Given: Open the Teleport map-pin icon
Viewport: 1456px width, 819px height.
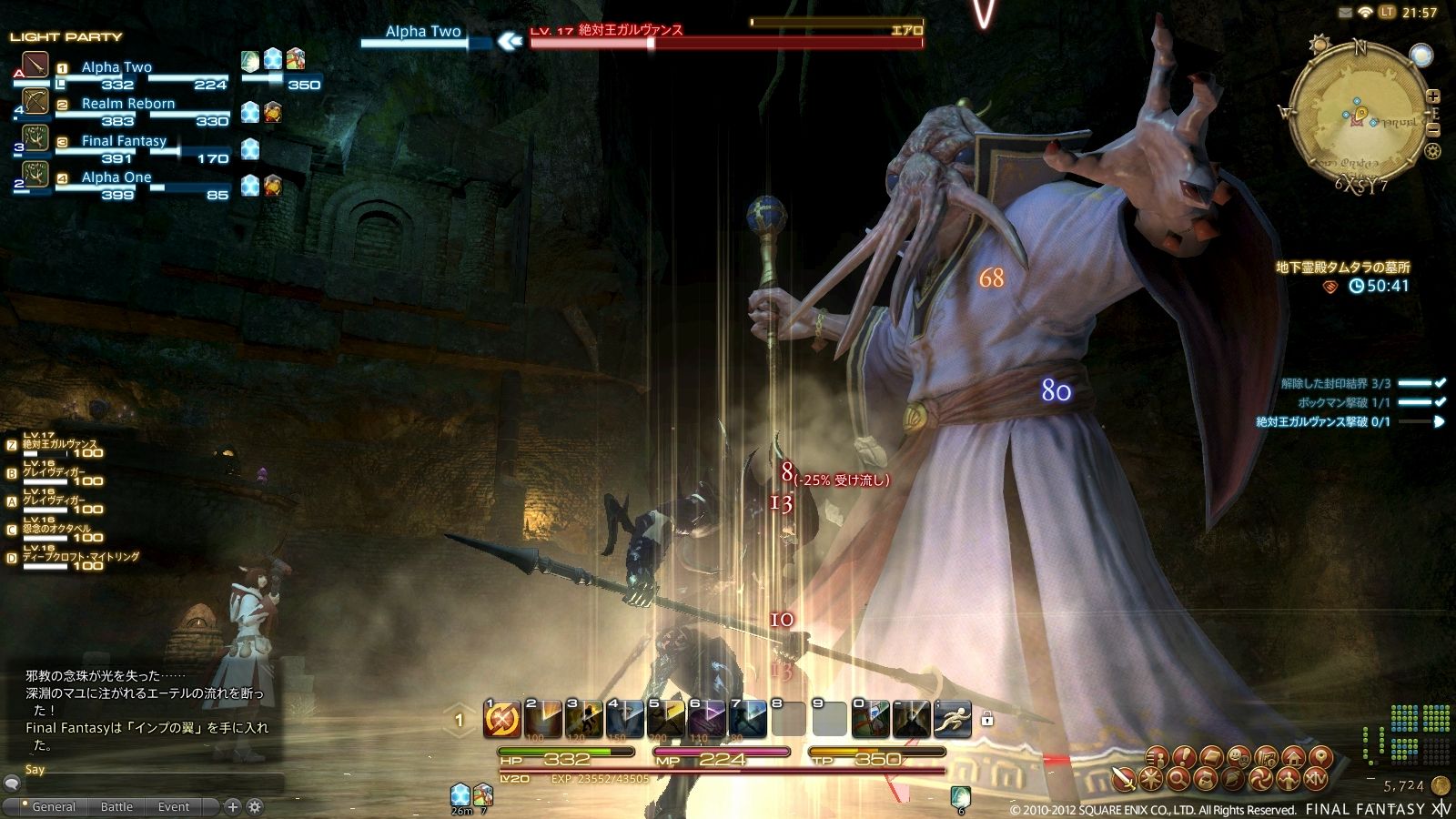Looking at the screenshot, I should pos(1321,757).
